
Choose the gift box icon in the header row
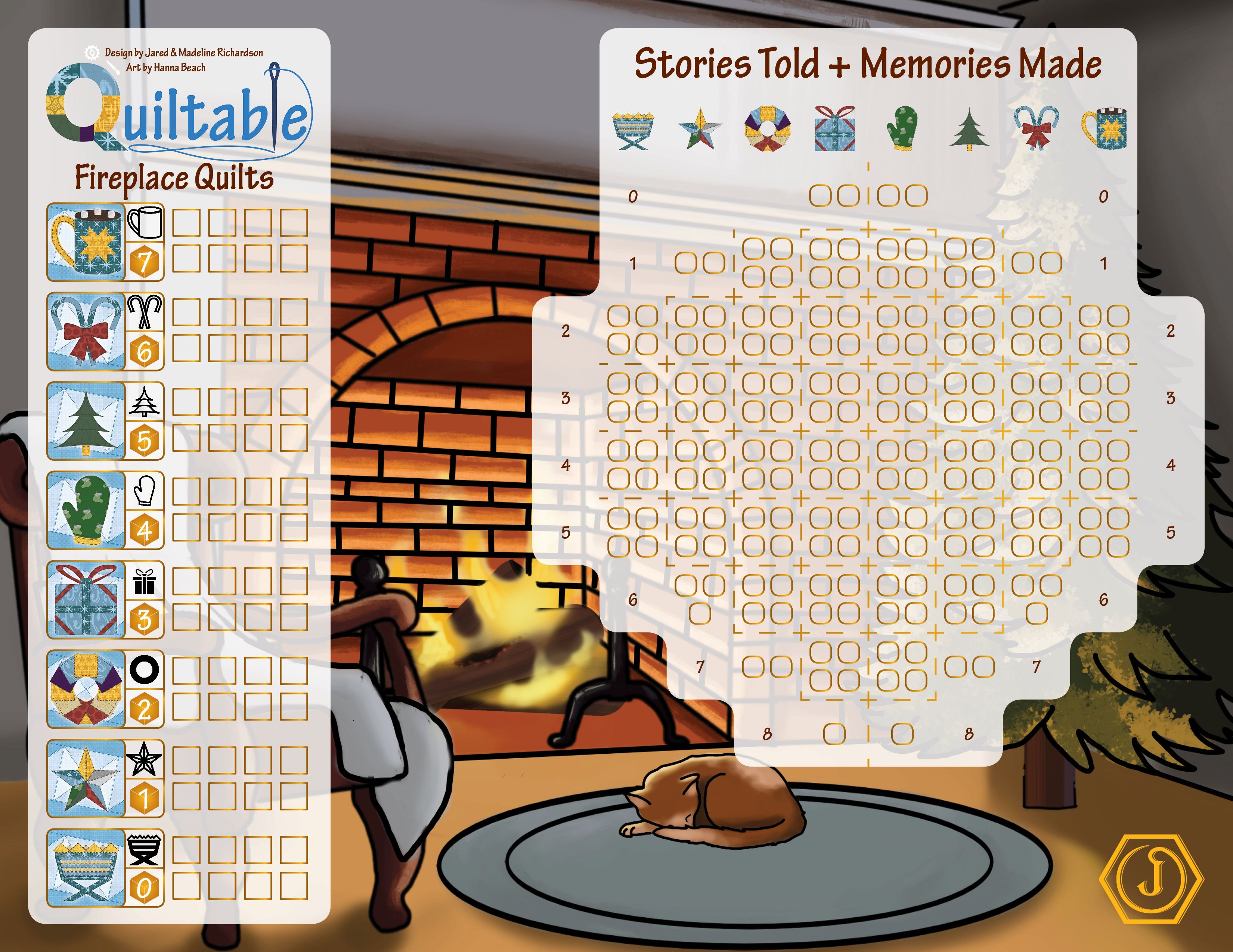tap(835, 129)
